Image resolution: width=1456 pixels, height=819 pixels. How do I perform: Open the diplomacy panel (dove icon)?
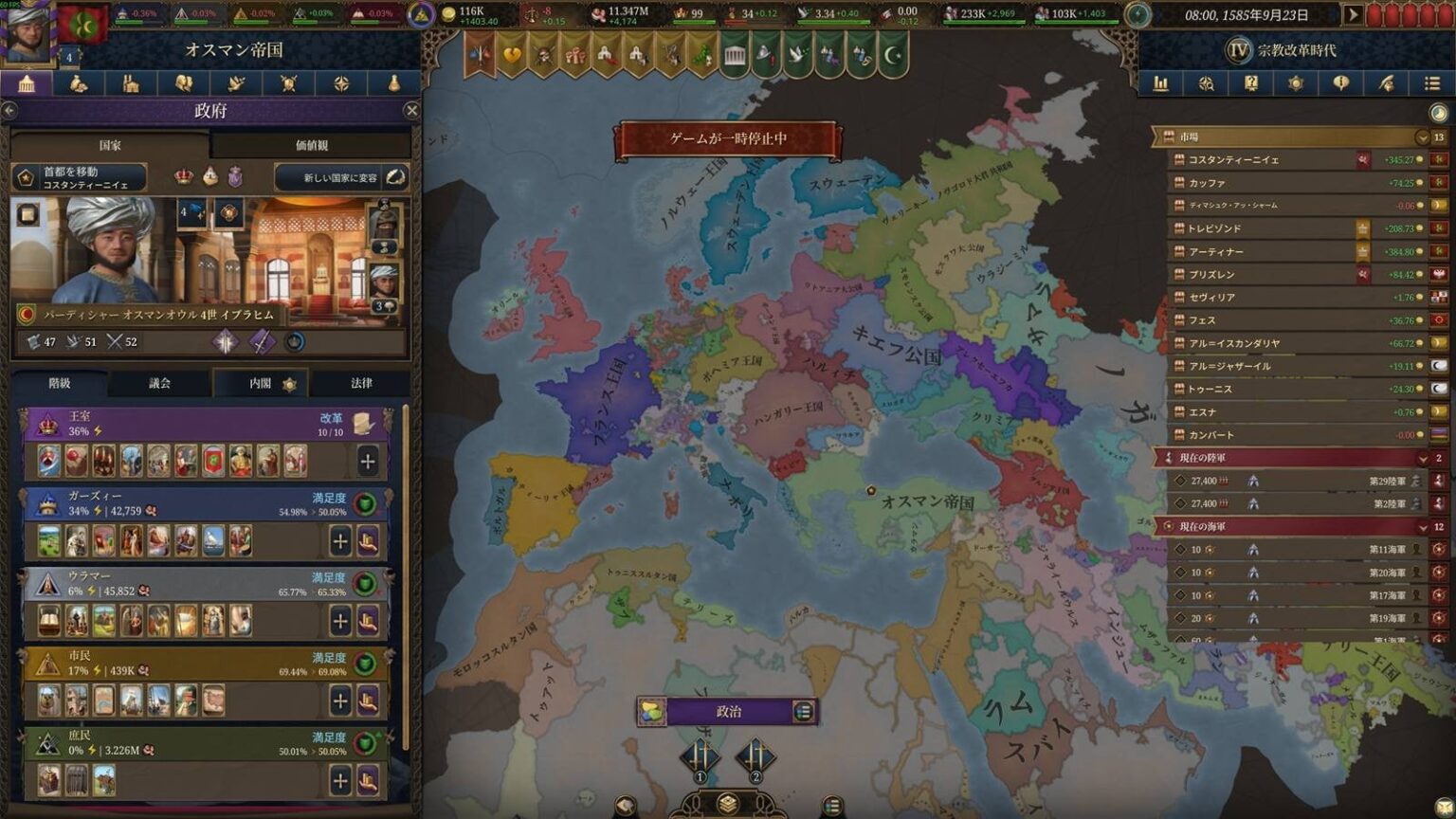click(x=235, y=83)
